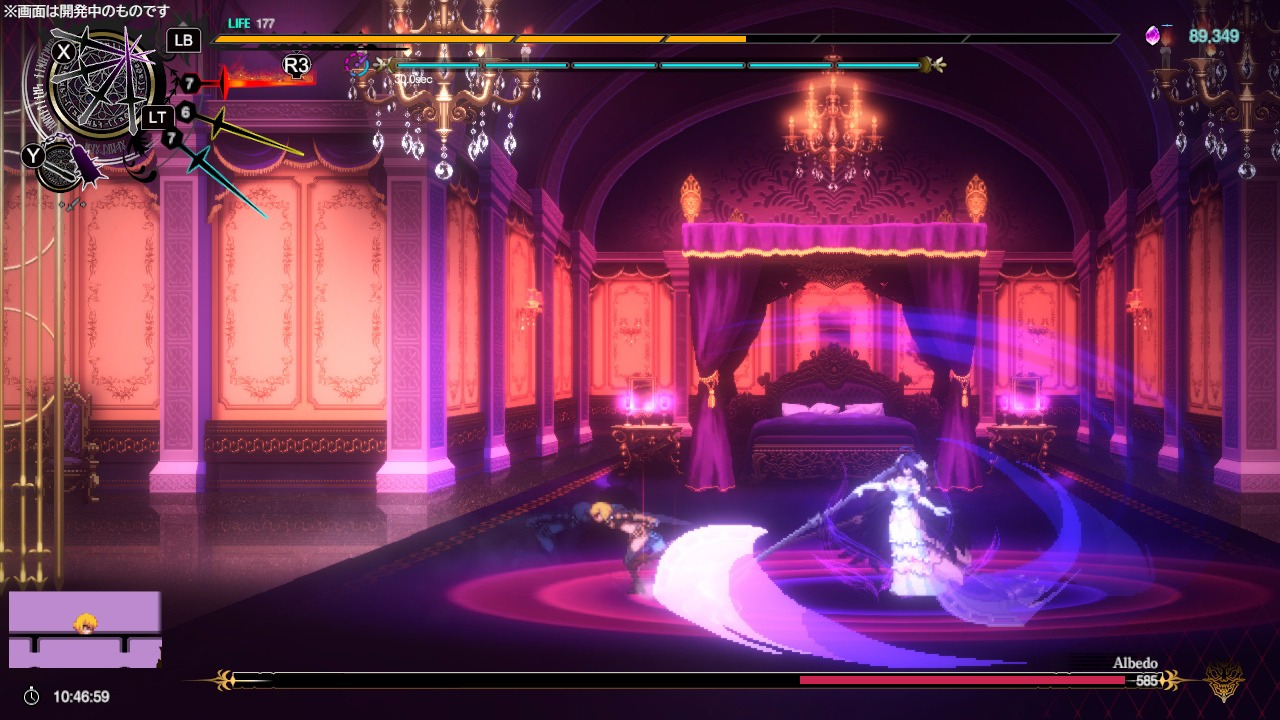Select the main crossed-swords weapon emblem

(100, 92)
